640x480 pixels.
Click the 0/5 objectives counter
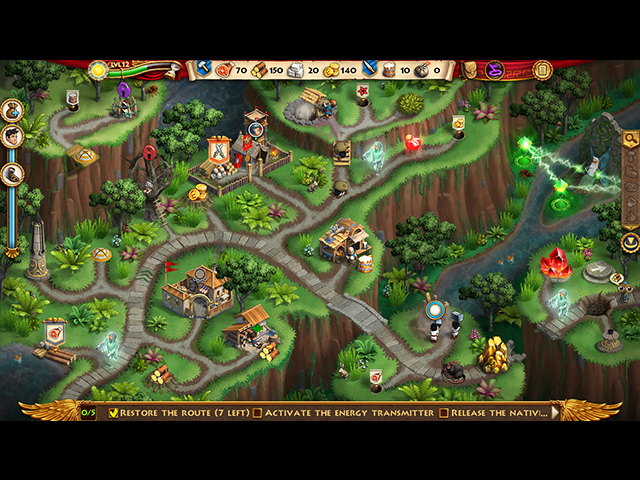click(x=89, y=412)
